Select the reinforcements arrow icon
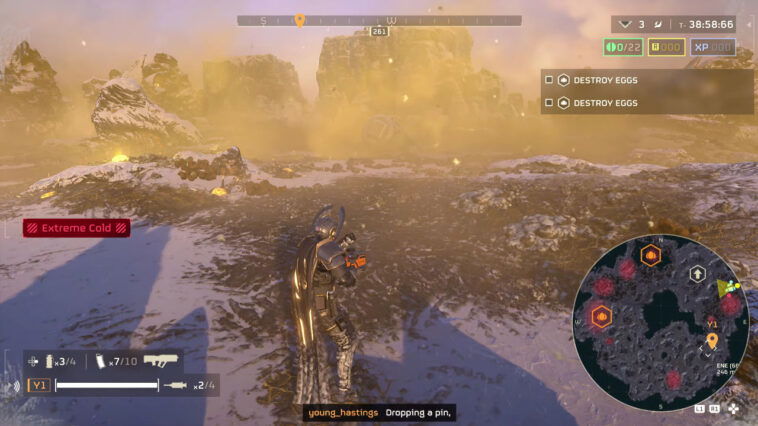 click(x=626, y=23)
